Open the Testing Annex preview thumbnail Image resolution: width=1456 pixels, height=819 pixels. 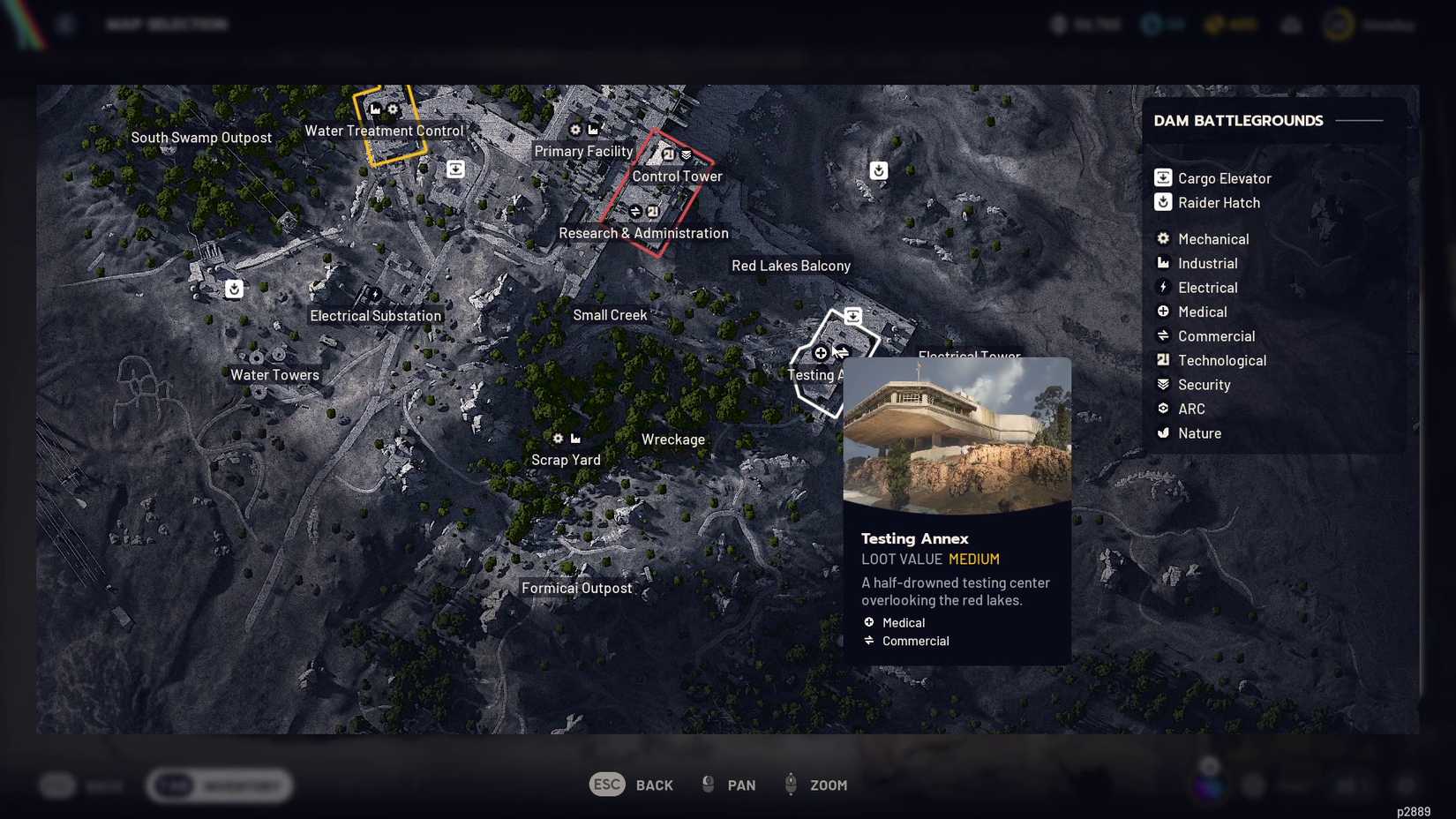click(x=957, y=432)
